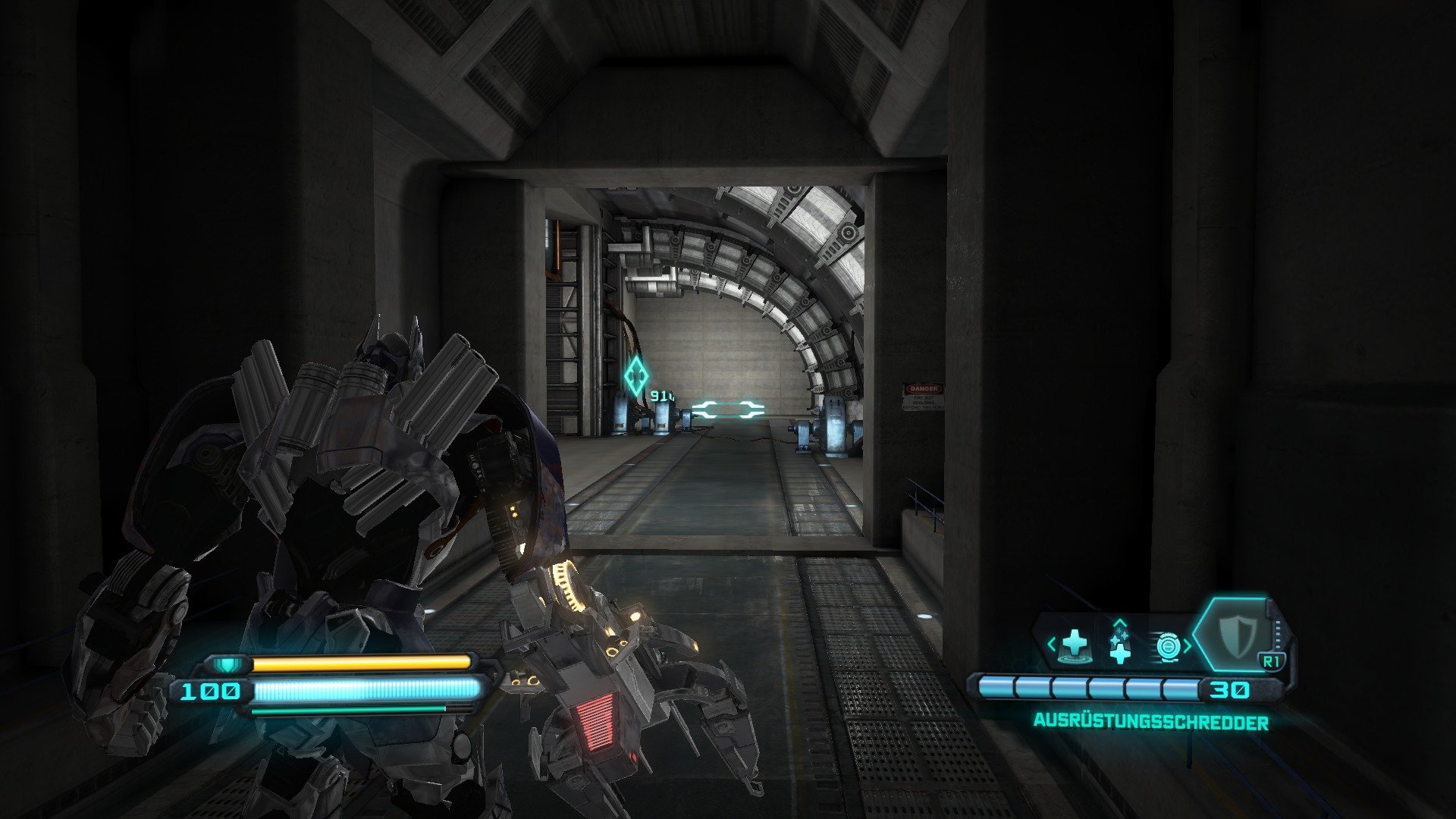Click the health value reading 100
Viewport: 1456px width, 819px height.
pyautogui.click(x=211, y=691)
